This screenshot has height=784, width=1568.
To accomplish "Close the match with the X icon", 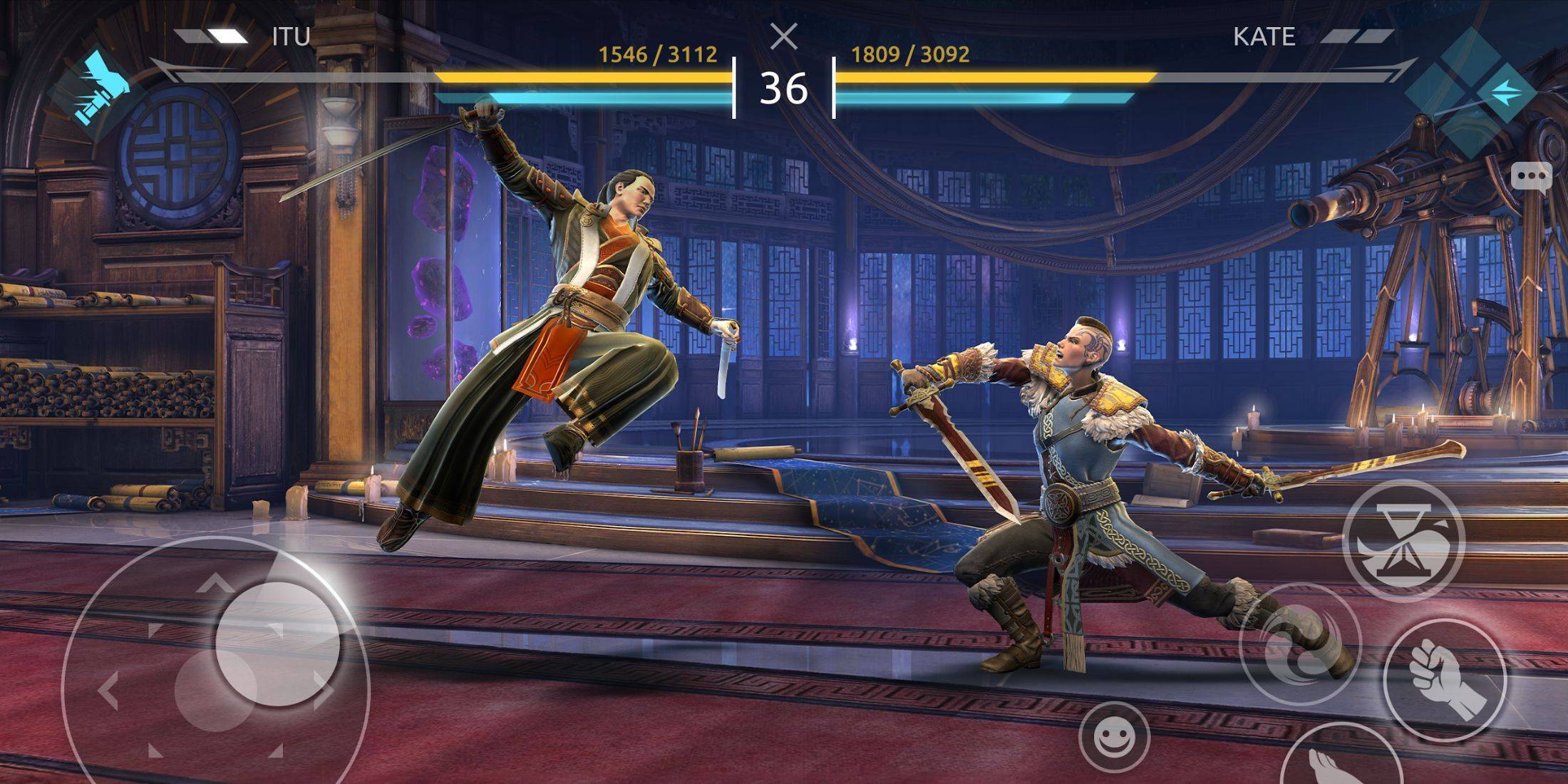I will [784, 36].
